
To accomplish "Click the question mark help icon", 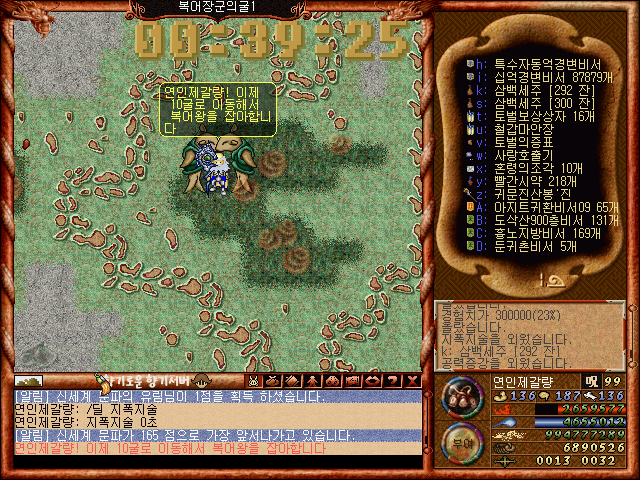I will pos(393,381).
